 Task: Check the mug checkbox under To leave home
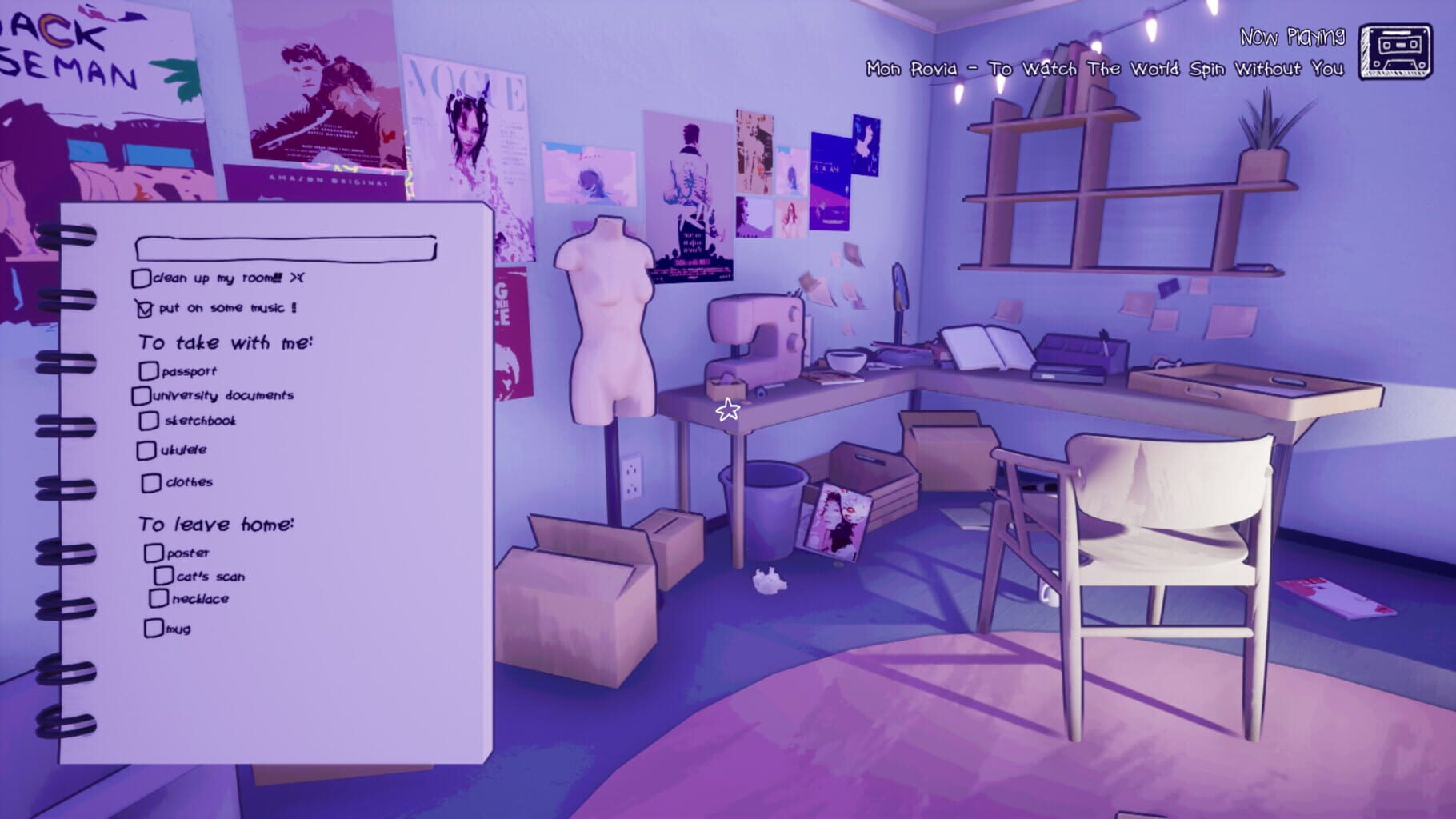(x=154, y=629)
